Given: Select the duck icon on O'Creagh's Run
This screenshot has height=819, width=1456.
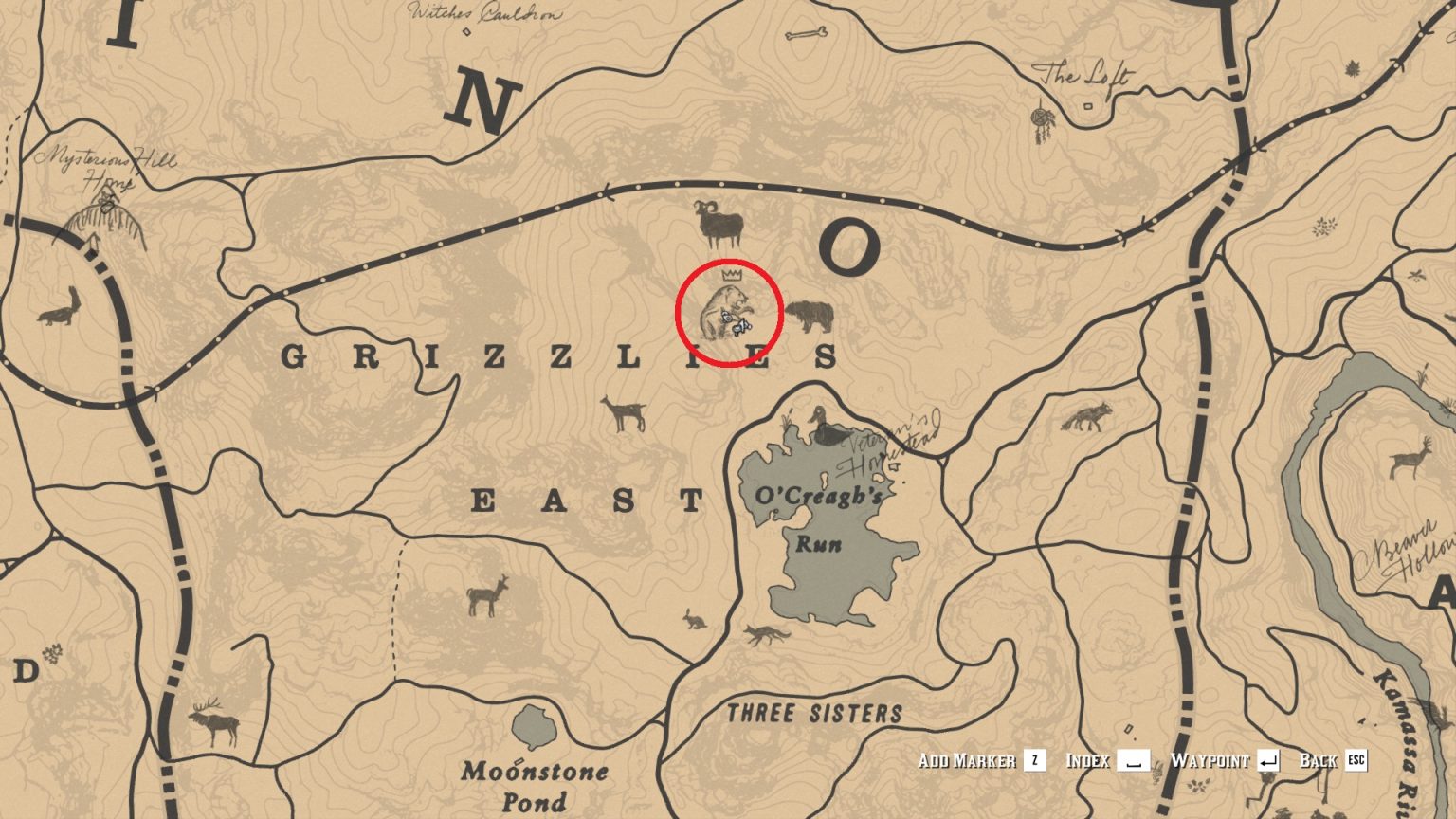Looking at the screenshot, I should click(x=819, y=424).
